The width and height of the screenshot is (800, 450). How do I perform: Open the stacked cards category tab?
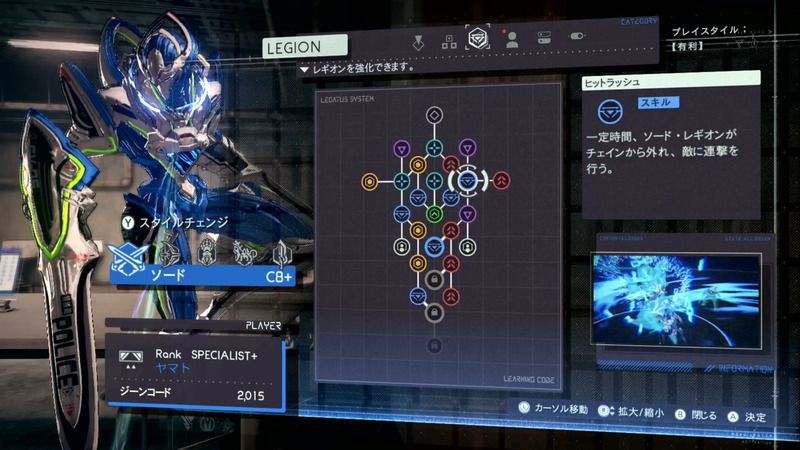click(544, 41)
